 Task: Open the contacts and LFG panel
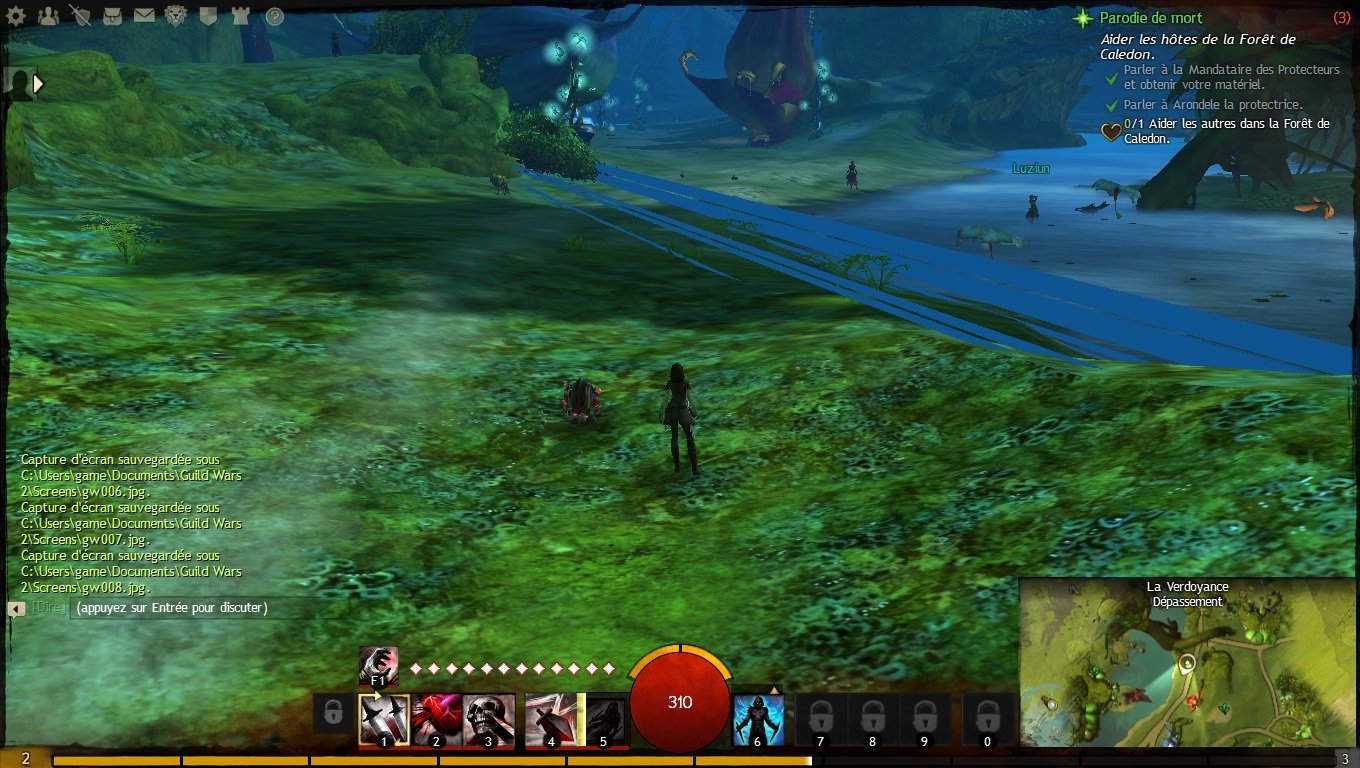coord(47,16)
